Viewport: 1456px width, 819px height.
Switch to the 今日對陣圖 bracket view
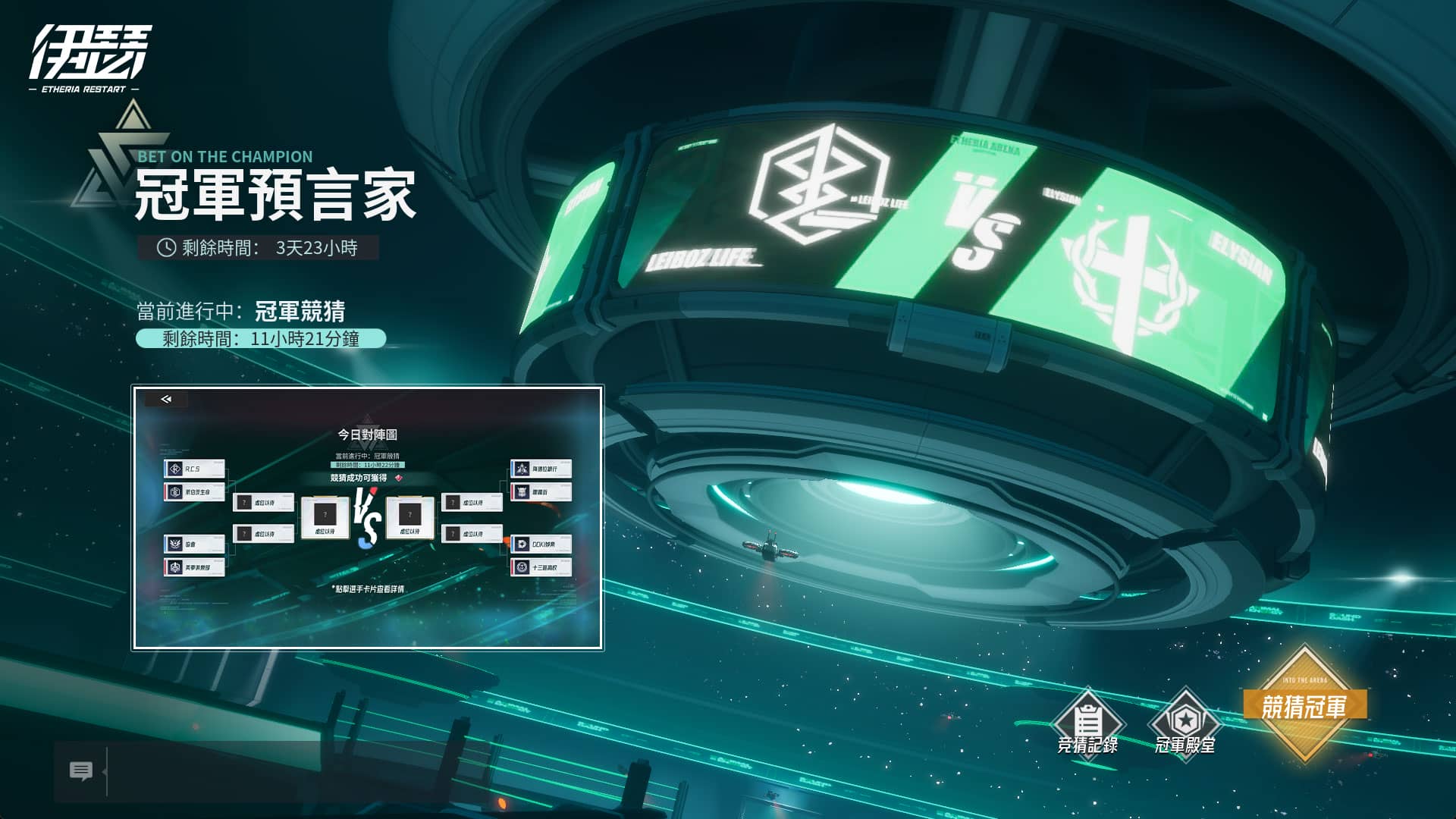coord(368,435)
